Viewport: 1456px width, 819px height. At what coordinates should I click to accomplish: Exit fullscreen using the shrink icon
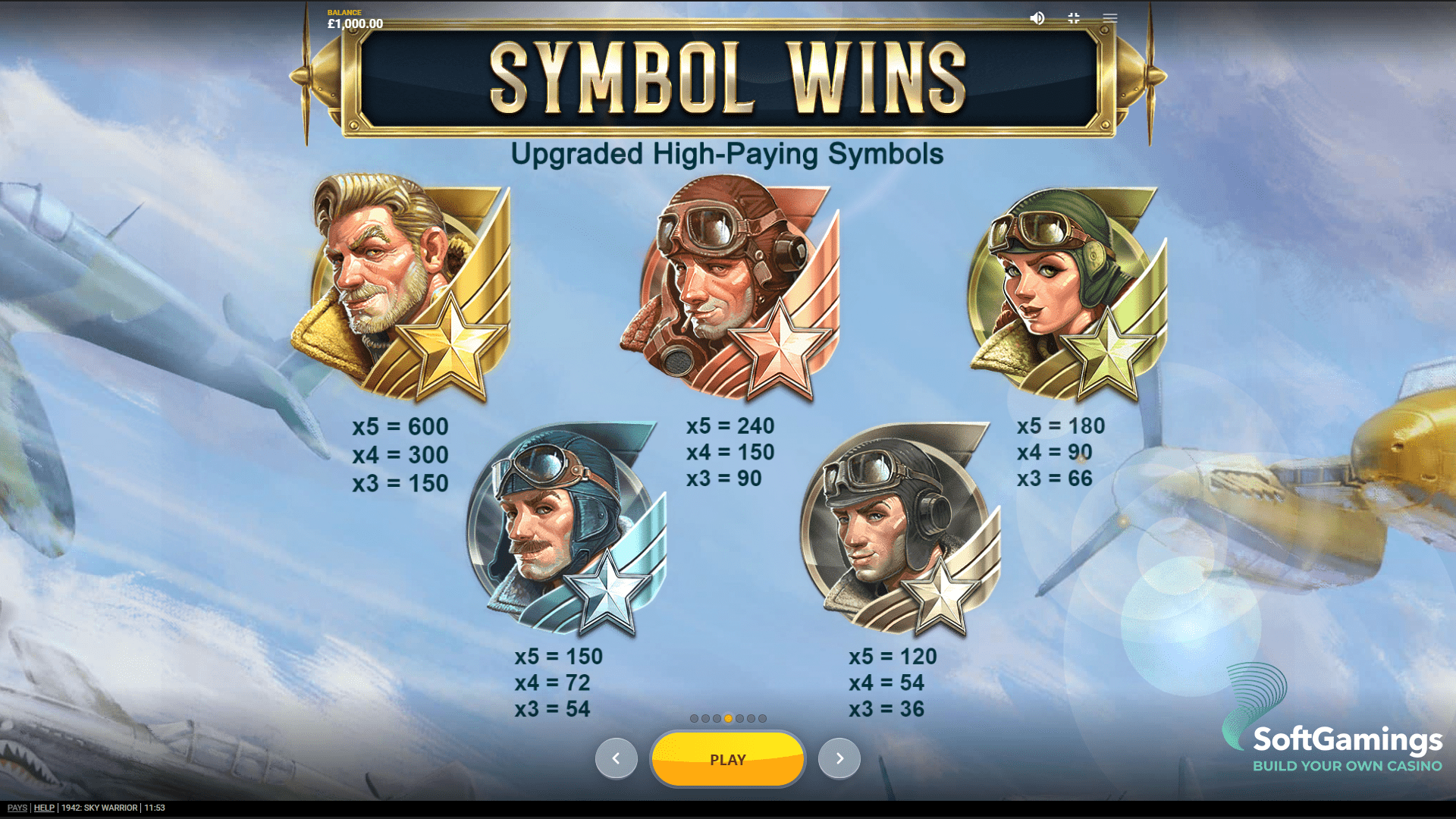point(1074,18)
